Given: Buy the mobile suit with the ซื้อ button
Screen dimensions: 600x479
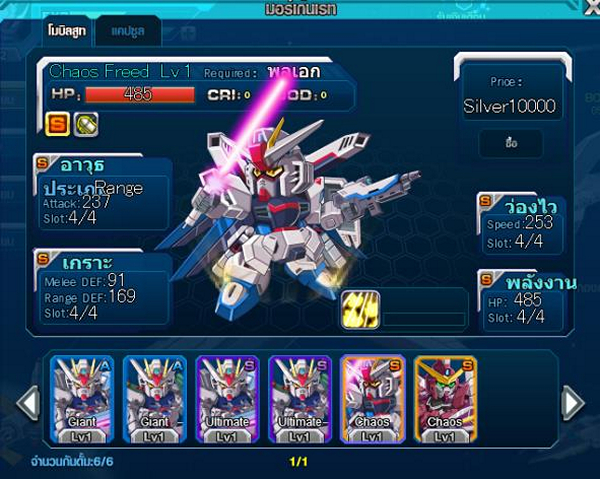Looking at the screenshot, I should [x=510, y=144].
